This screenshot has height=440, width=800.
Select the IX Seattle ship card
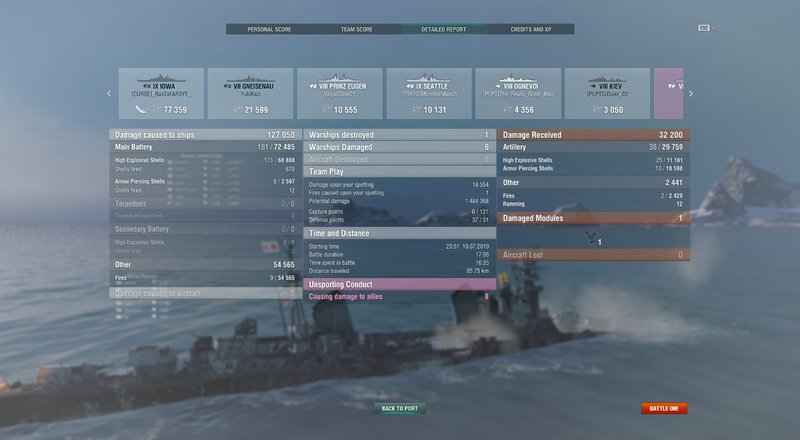428,93
